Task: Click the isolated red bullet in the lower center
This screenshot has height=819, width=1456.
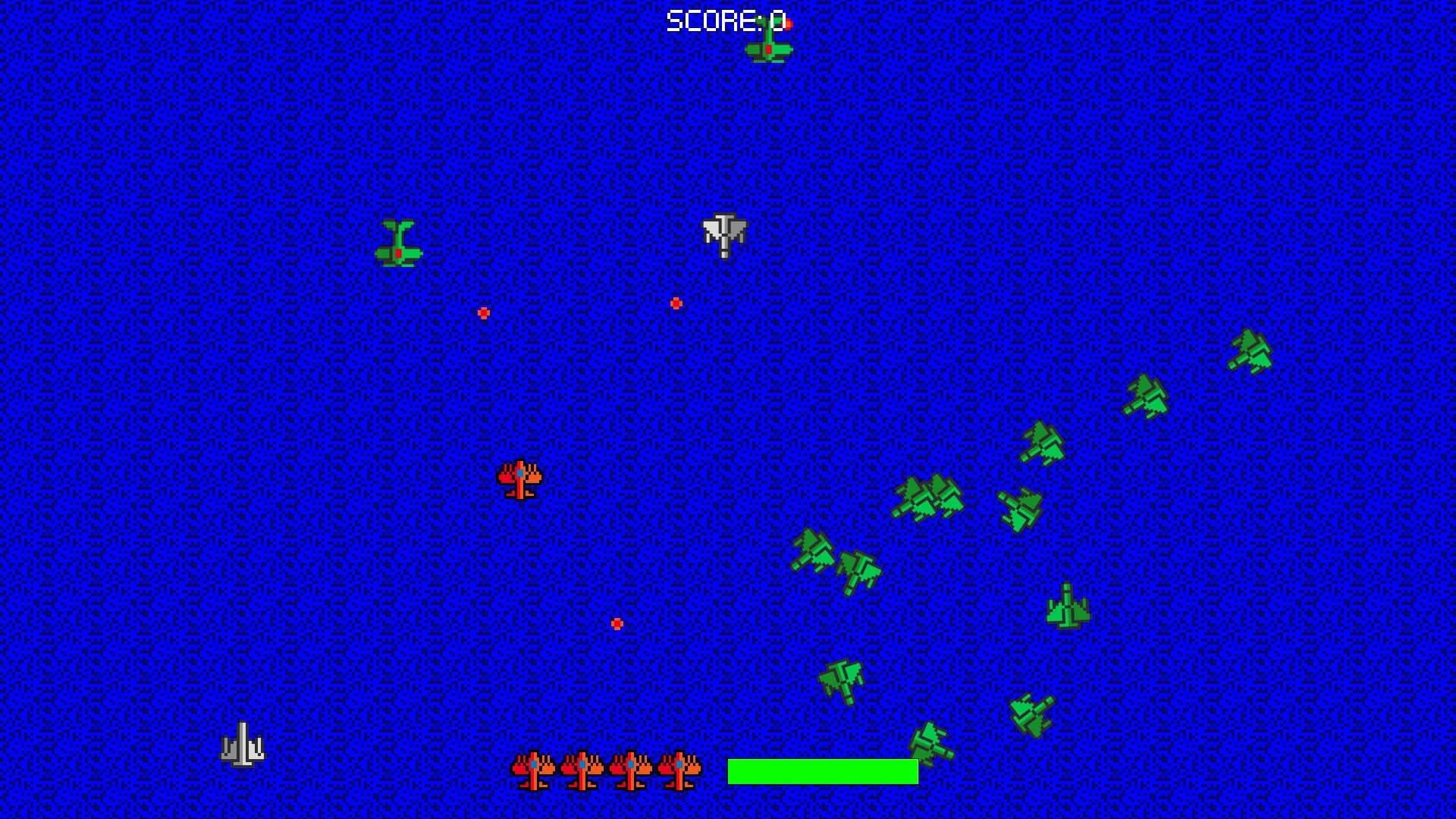Action: tap(617, 623)
